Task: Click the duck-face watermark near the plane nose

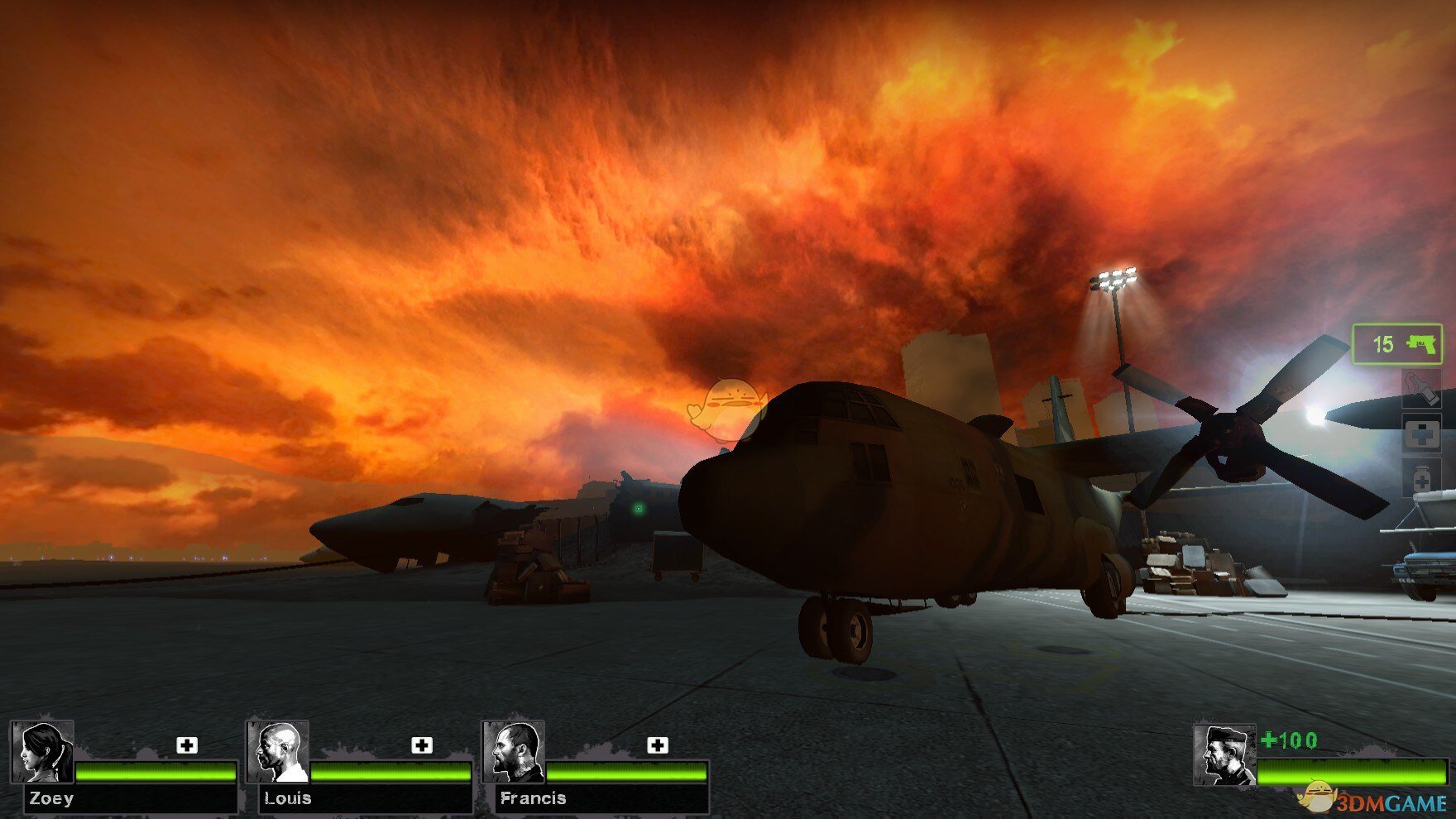Action: click(731, 403)
